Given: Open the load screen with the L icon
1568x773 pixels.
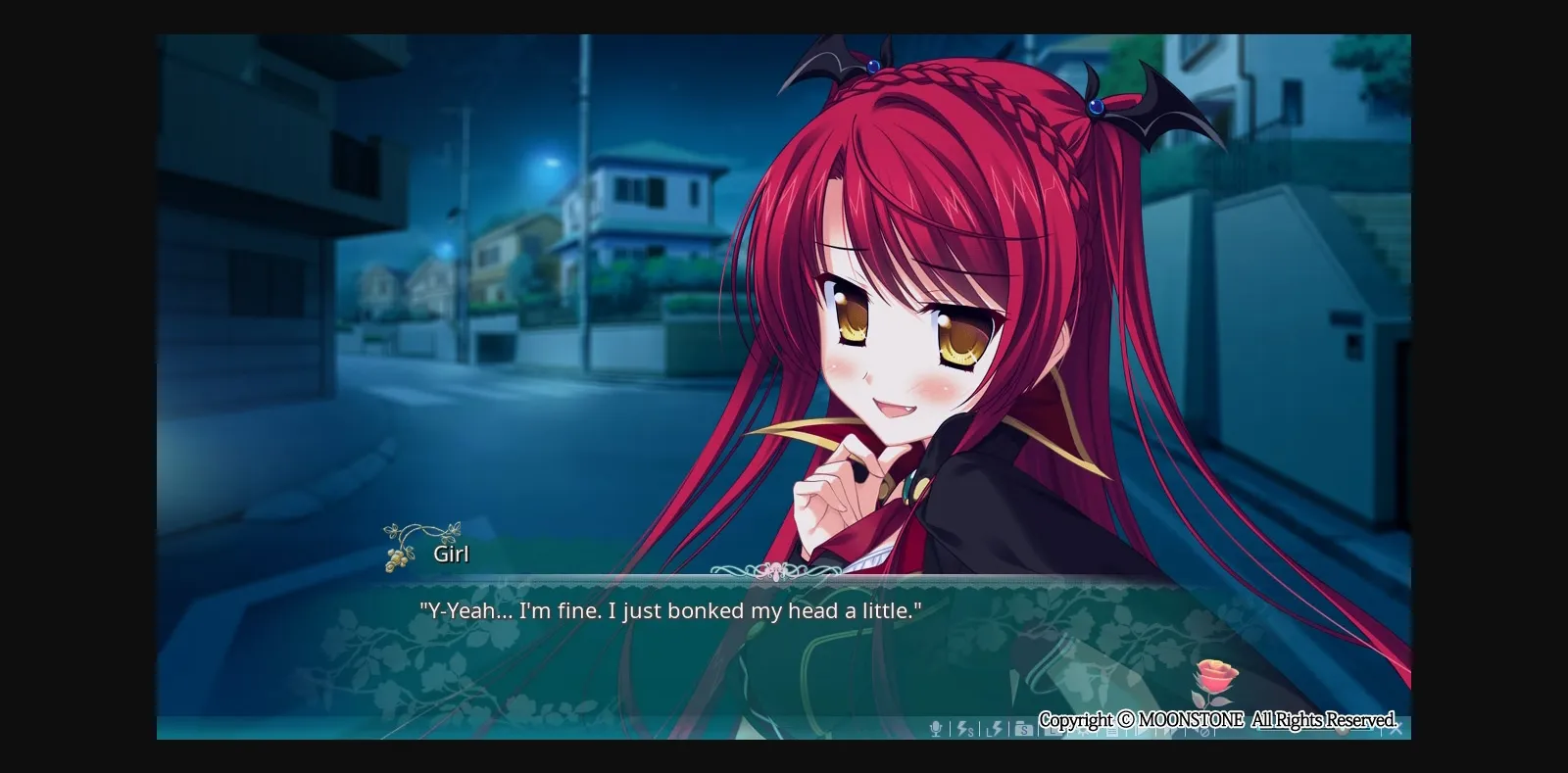Looking at the screenshot, I should (x=1052, y=730).
